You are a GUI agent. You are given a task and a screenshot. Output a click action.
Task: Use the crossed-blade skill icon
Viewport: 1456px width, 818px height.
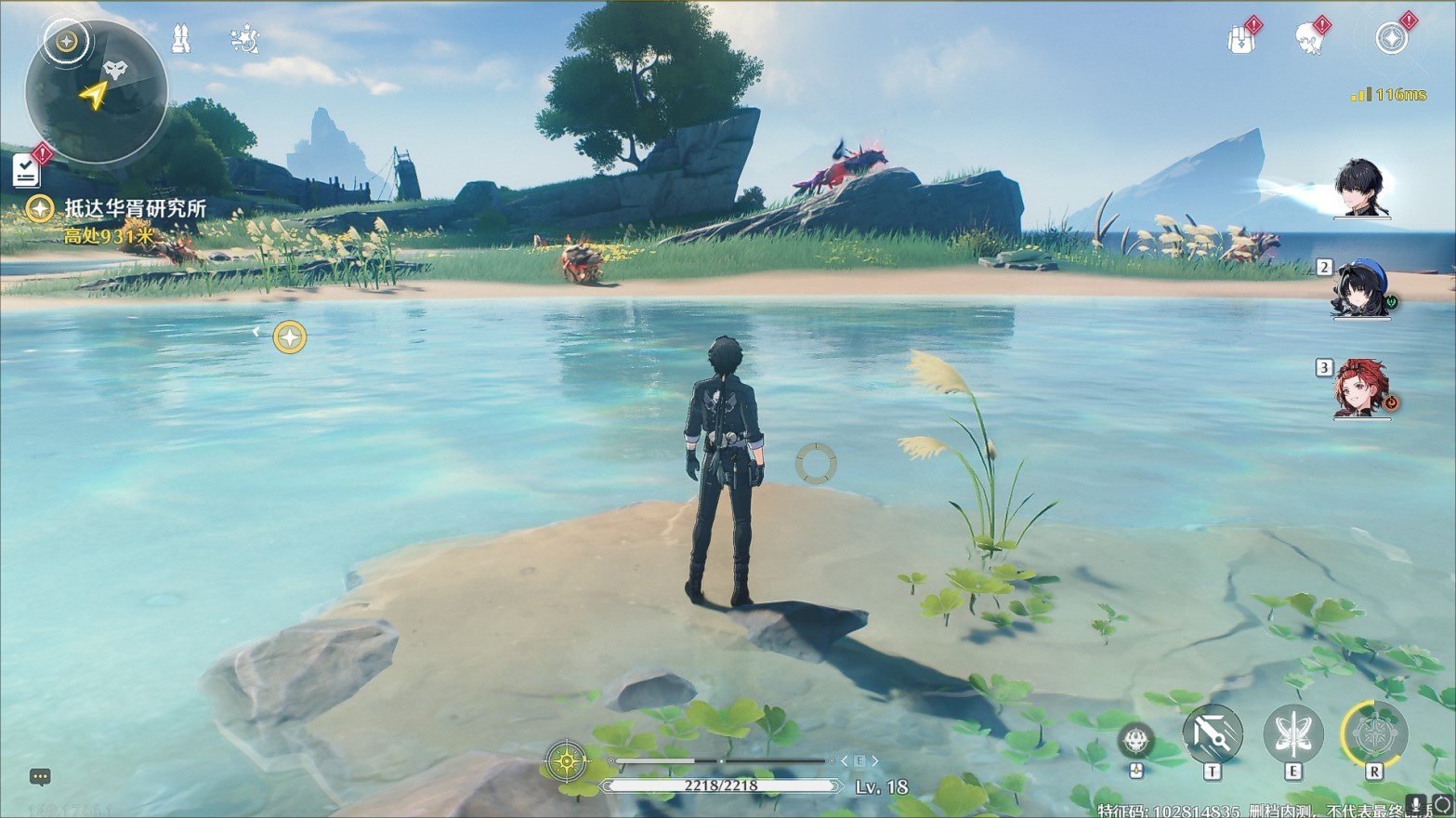tap(1212, 734)
